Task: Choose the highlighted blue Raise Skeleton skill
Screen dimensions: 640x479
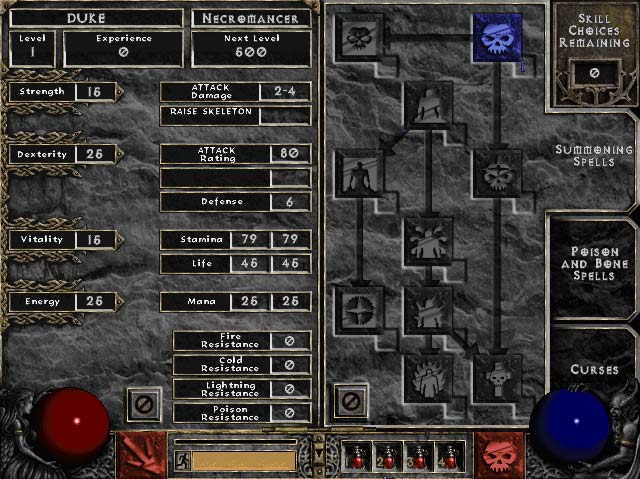Action: click(x=496, y=39)
